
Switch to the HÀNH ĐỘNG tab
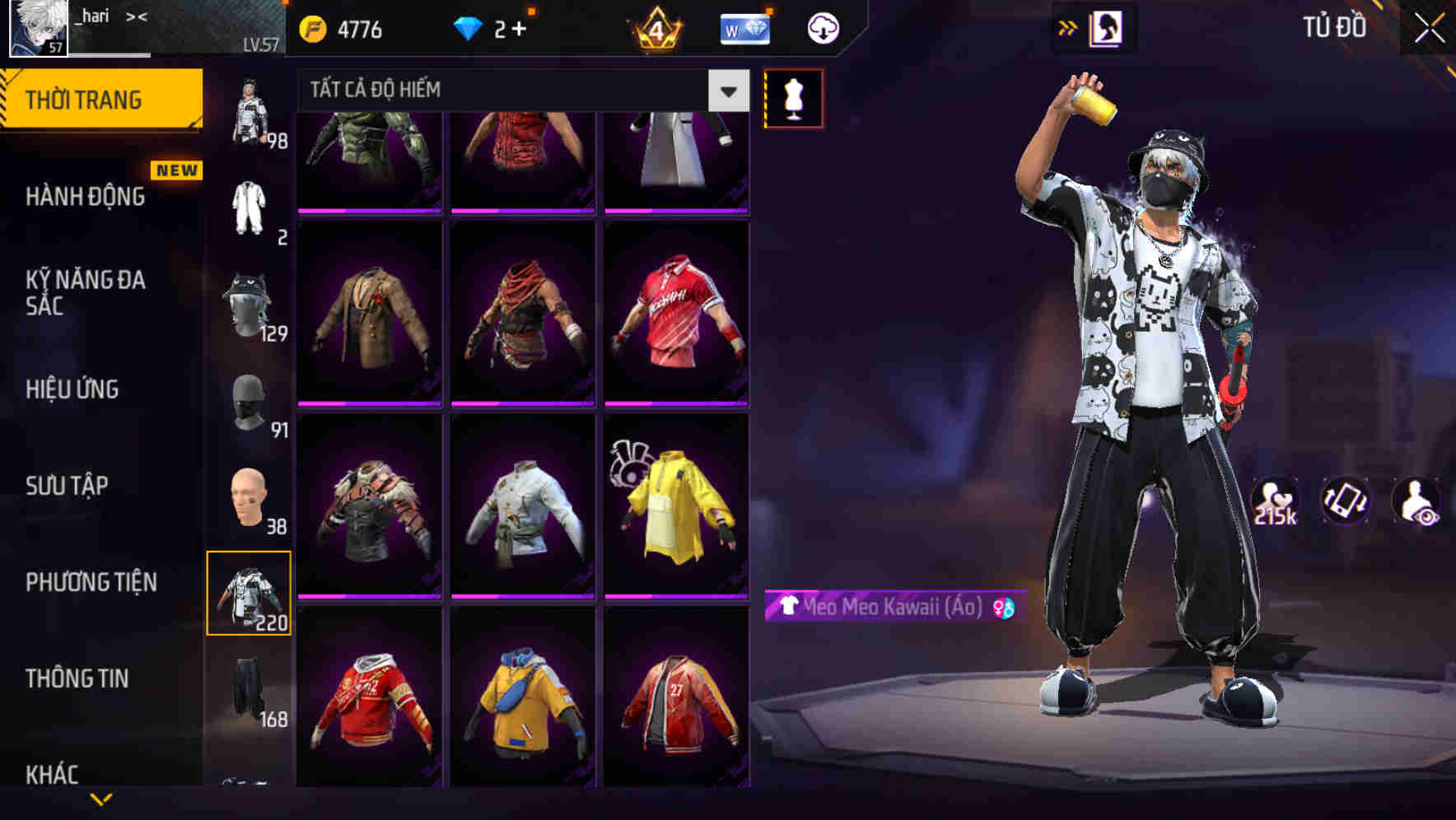85,196
